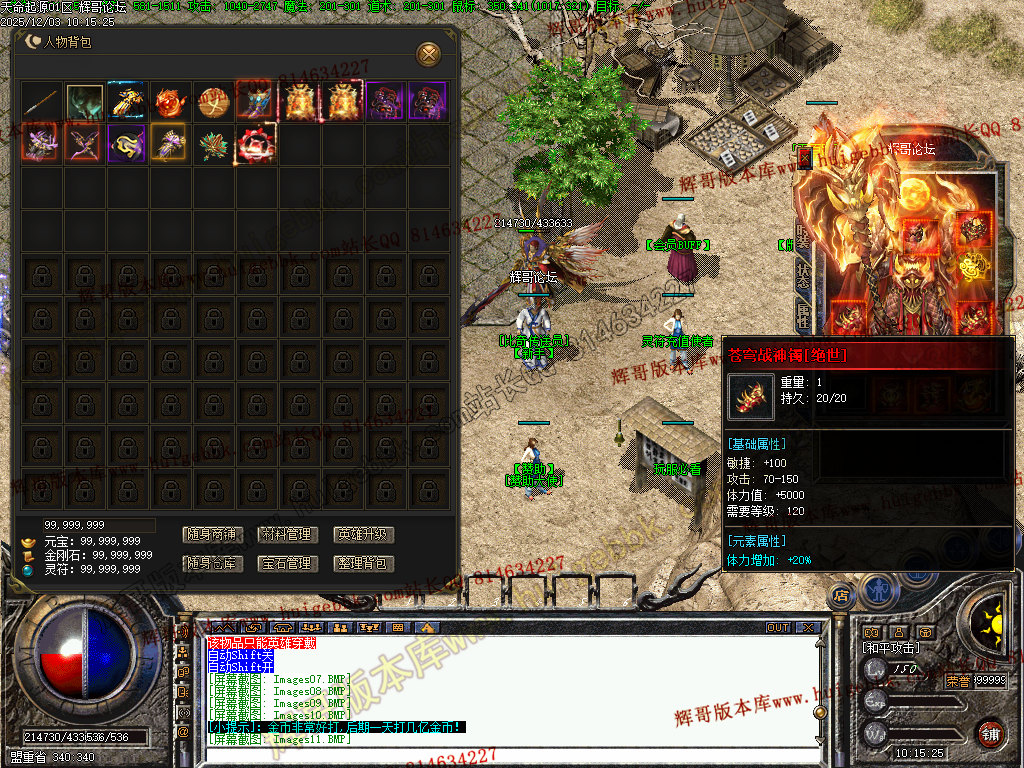1024x768 pixels.
Task: Open the red 铺 shop button
Action: click(x=991, y=733)
